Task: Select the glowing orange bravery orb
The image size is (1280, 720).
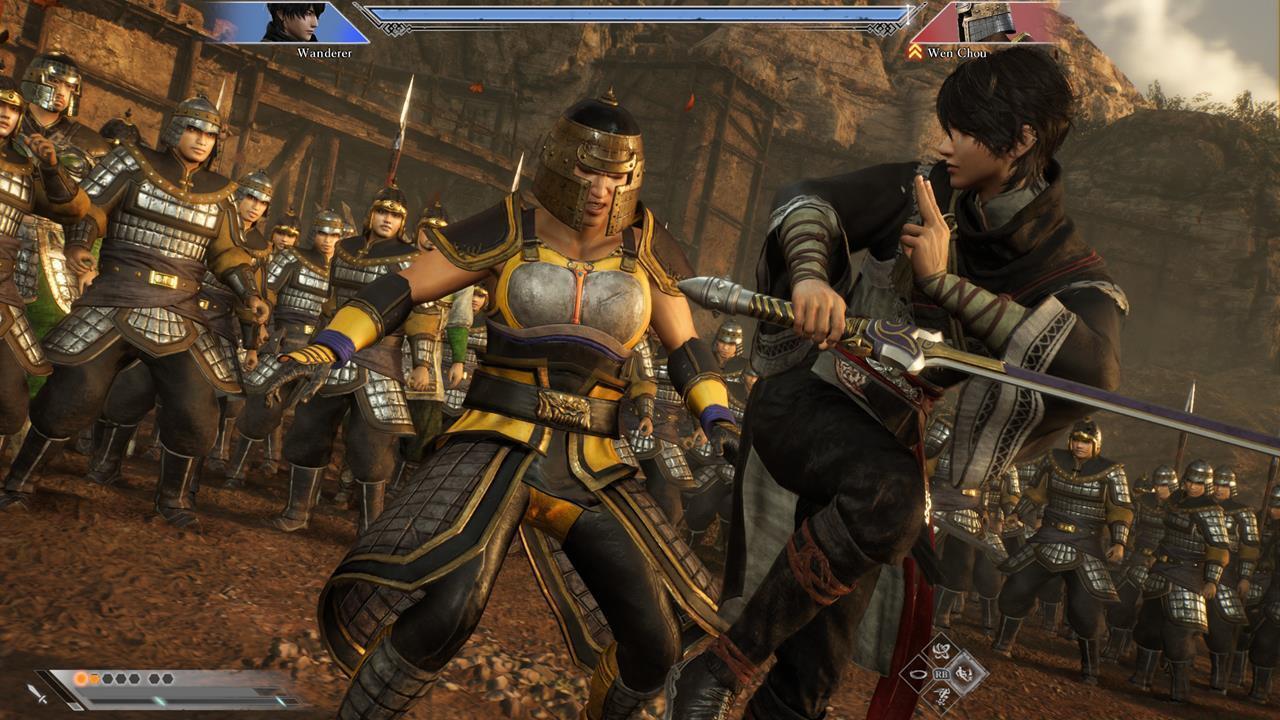Action: 81,679
